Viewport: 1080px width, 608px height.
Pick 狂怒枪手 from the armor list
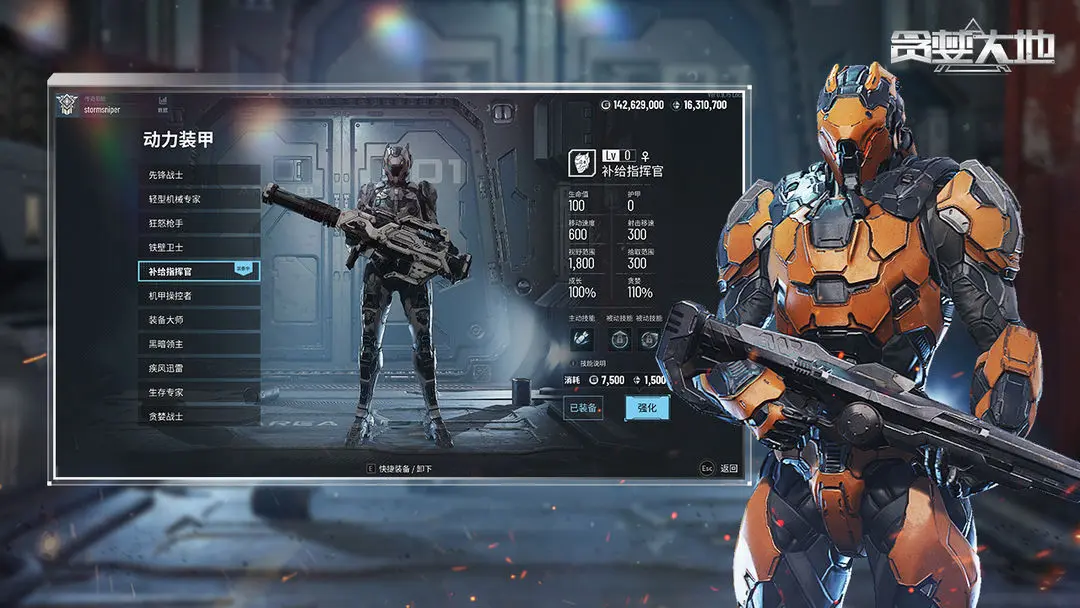pos(198,223)
